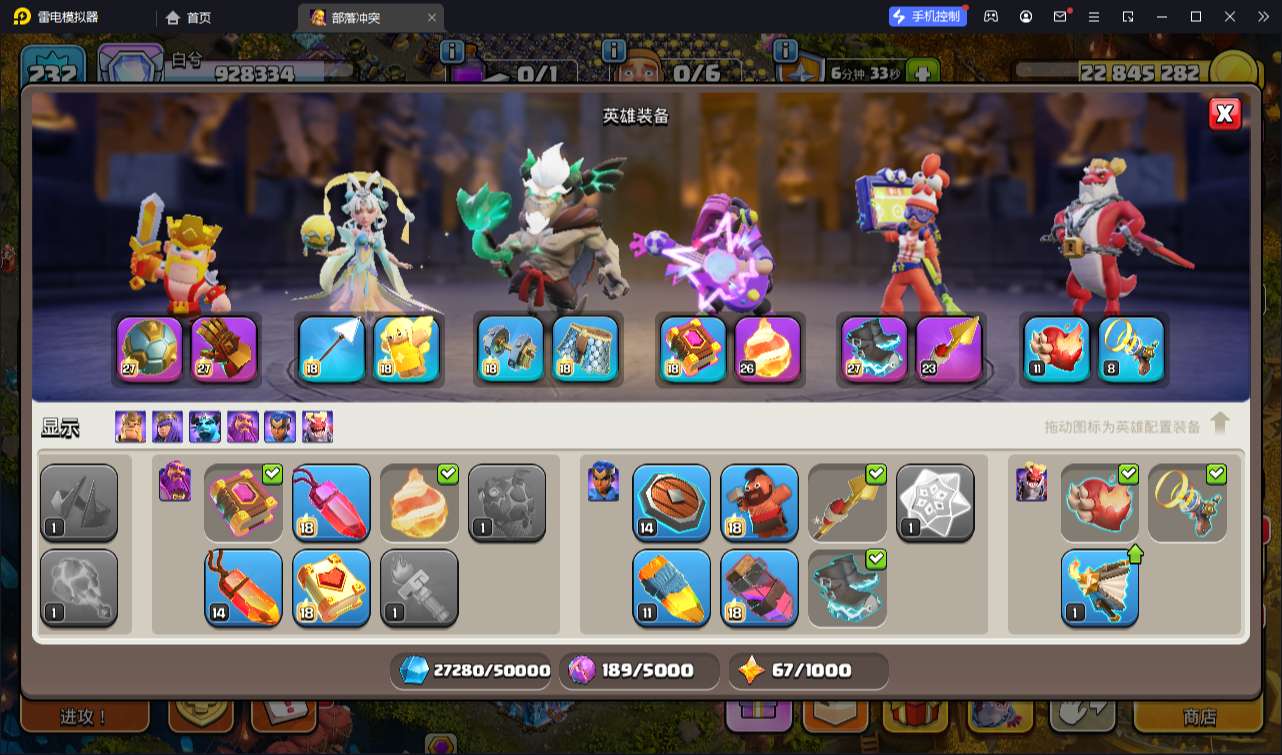Image resolution: width=1282 pixels, height=755 pixels.
Task: Filter equipment by Barbarian King portrait
Action: pos(130,427)
